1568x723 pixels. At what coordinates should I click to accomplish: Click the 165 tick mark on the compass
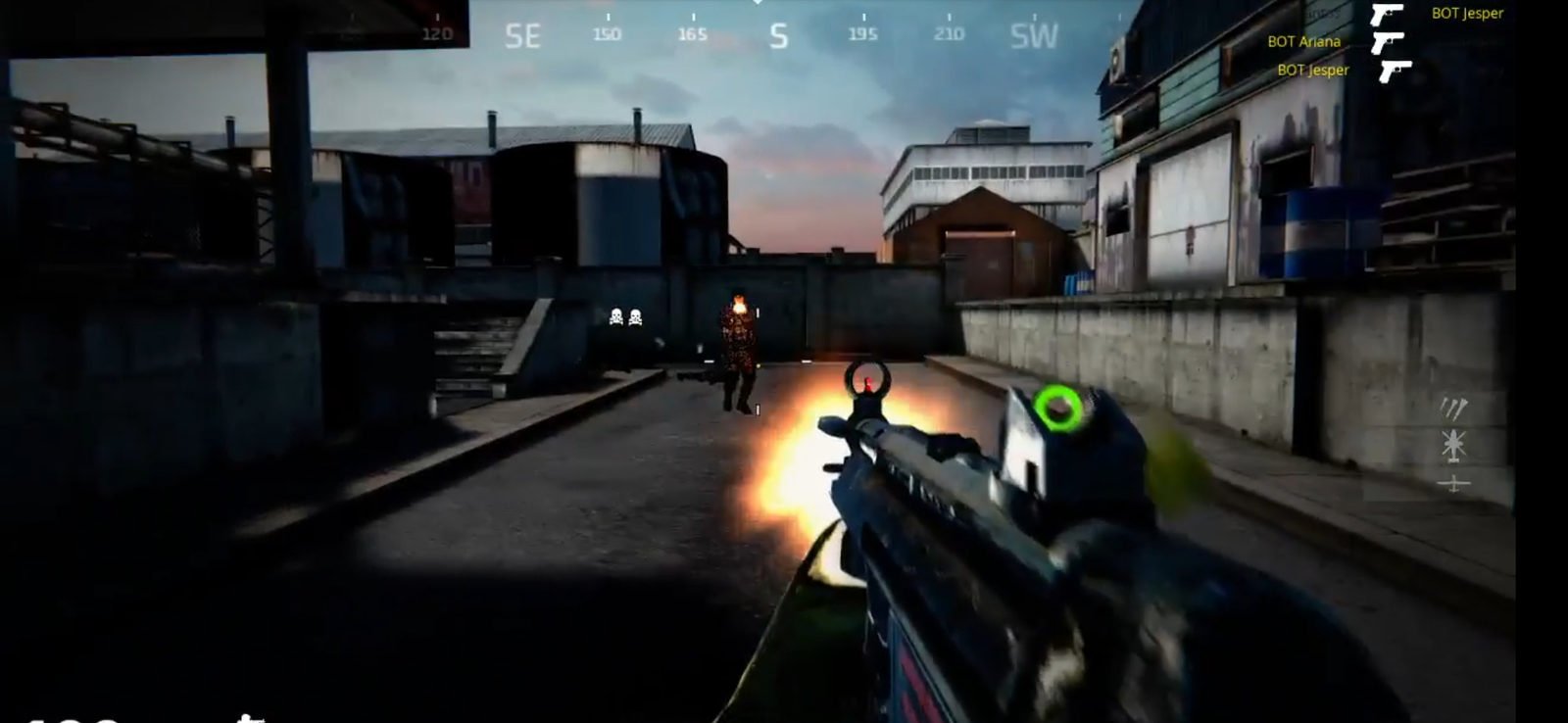tap(693, 31)
